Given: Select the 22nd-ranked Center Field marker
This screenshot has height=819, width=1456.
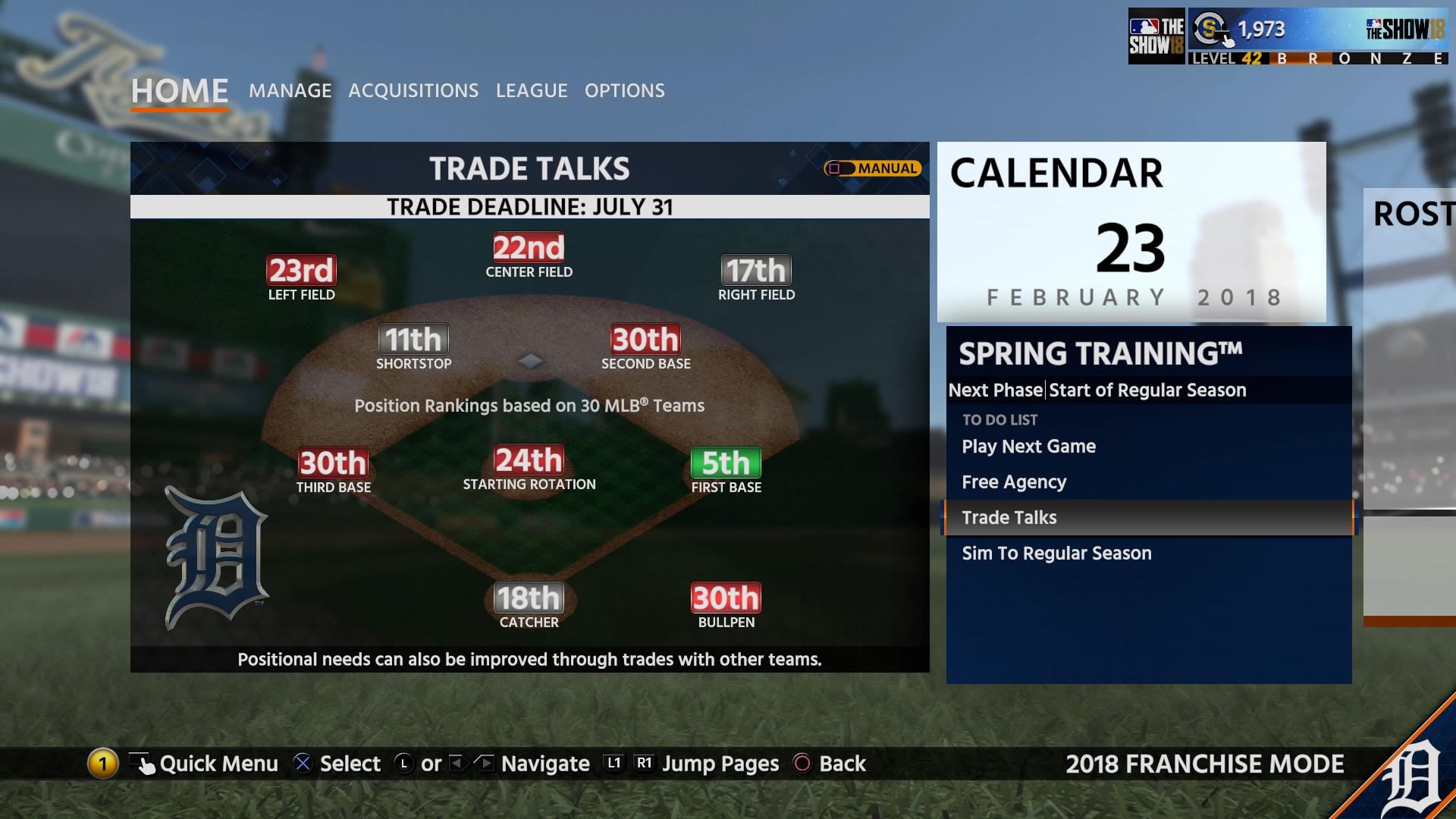Looking at the screenshot, I should pyautogui.click(x=529, y=249).
